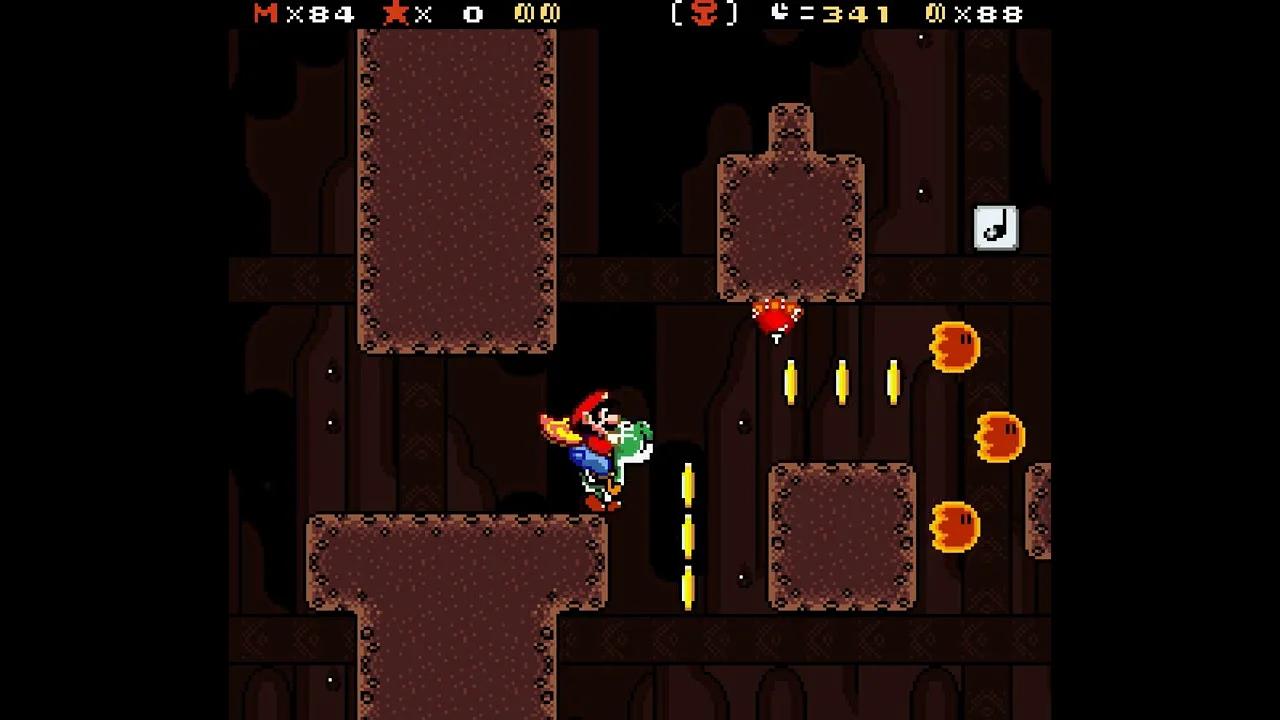The width and height of the screenshot is (1280, 720).
Task: Click the red switch palace indicator icon
Action: tap(706, 14)
